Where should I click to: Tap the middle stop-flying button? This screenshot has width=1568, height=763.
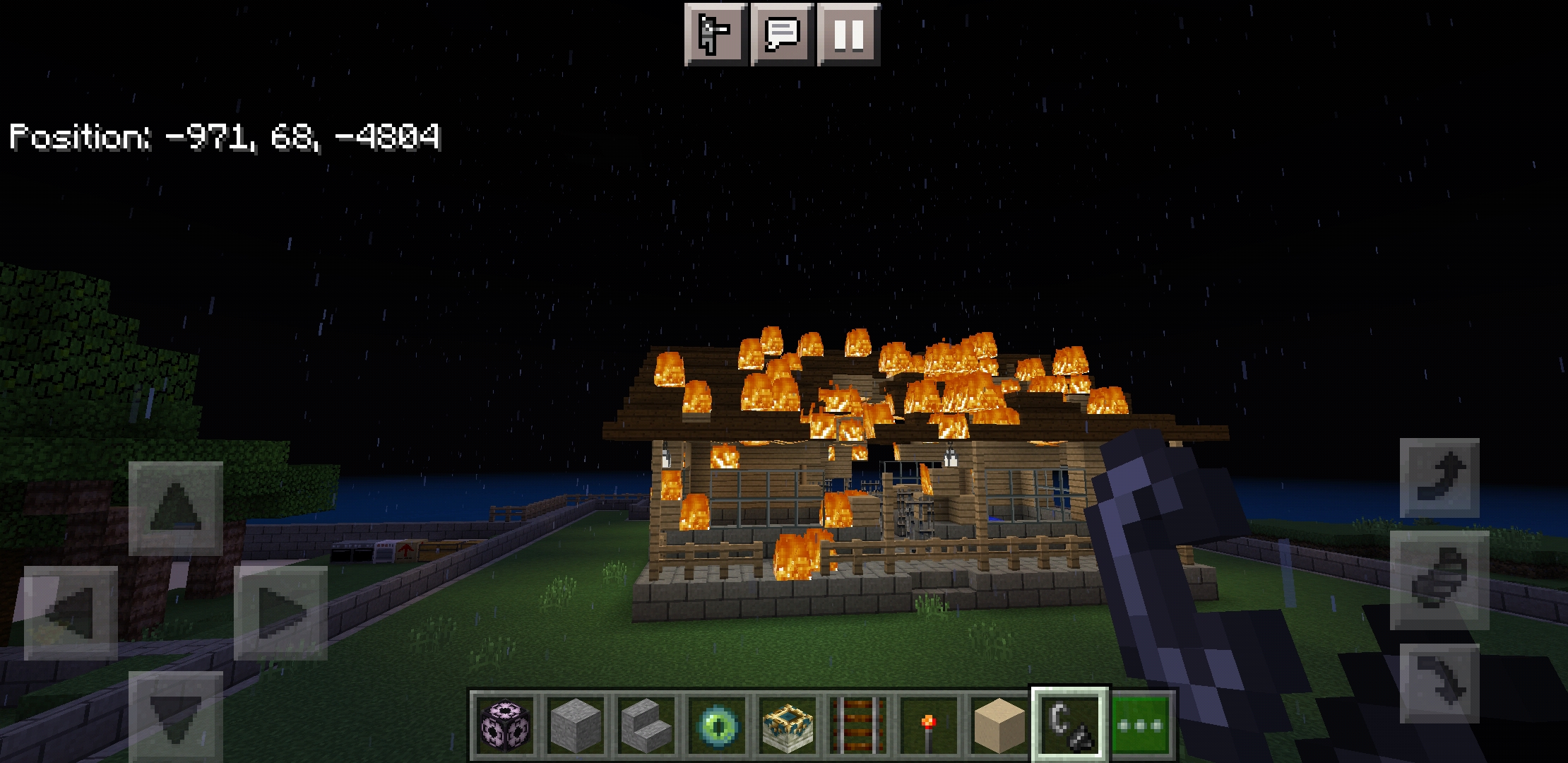pos(1439,579)
